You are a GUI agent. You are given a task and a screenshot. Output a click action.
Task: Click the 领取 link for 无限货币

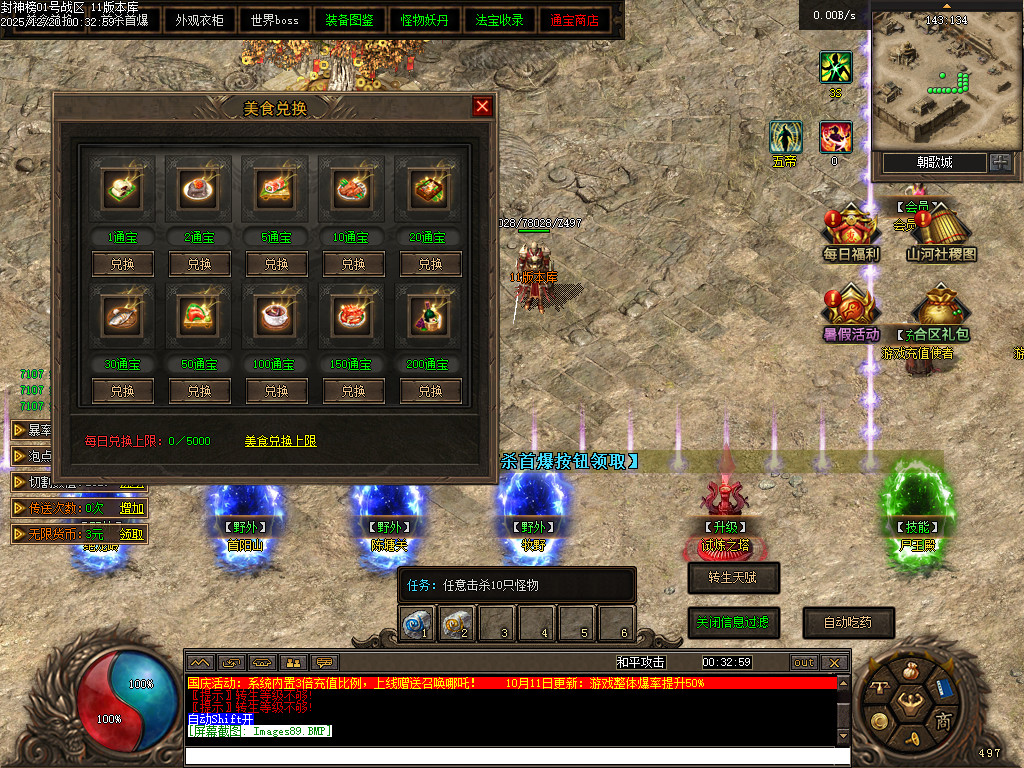(132, 534)
